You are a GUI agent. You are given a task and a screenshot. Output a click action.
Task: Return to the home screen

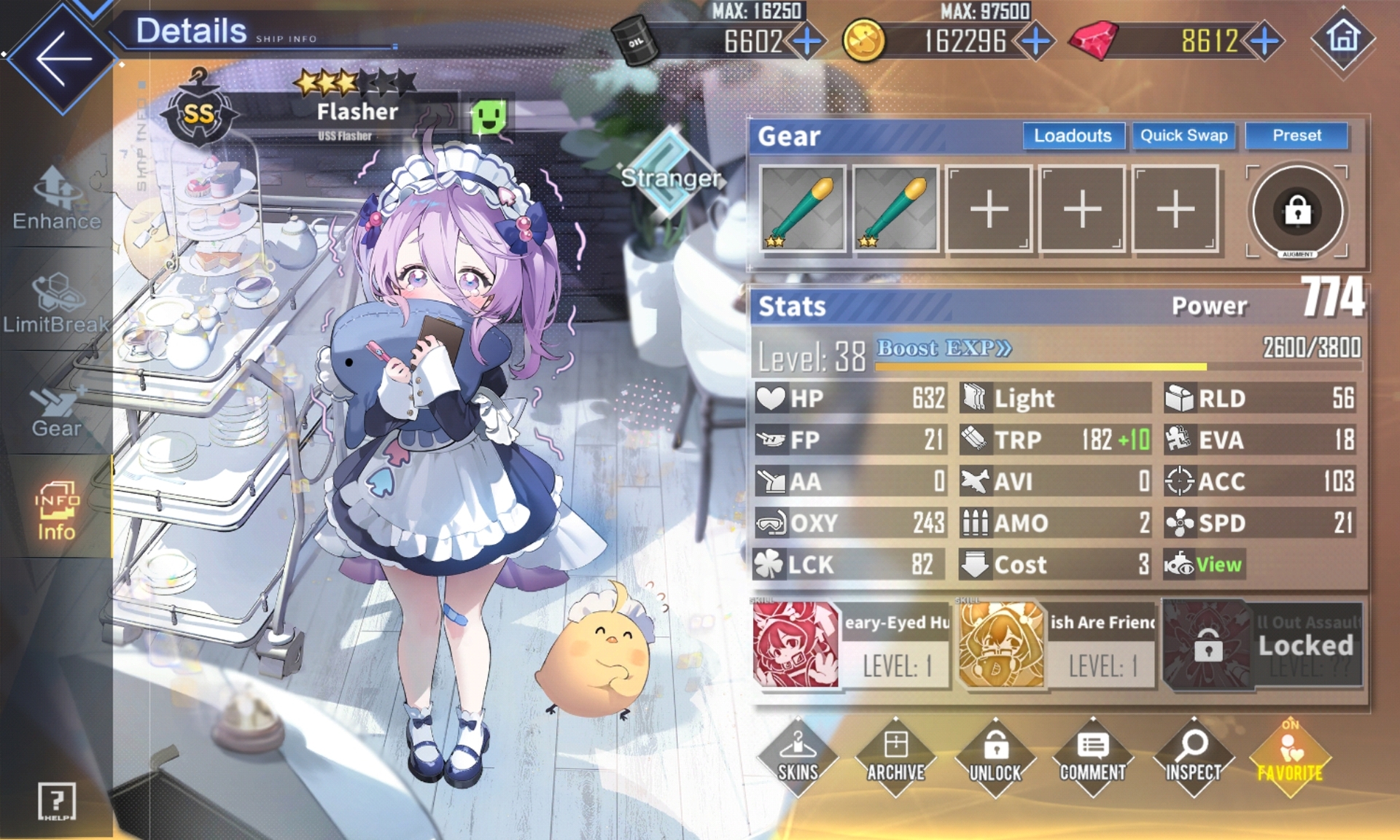[x=1343, y=38]
